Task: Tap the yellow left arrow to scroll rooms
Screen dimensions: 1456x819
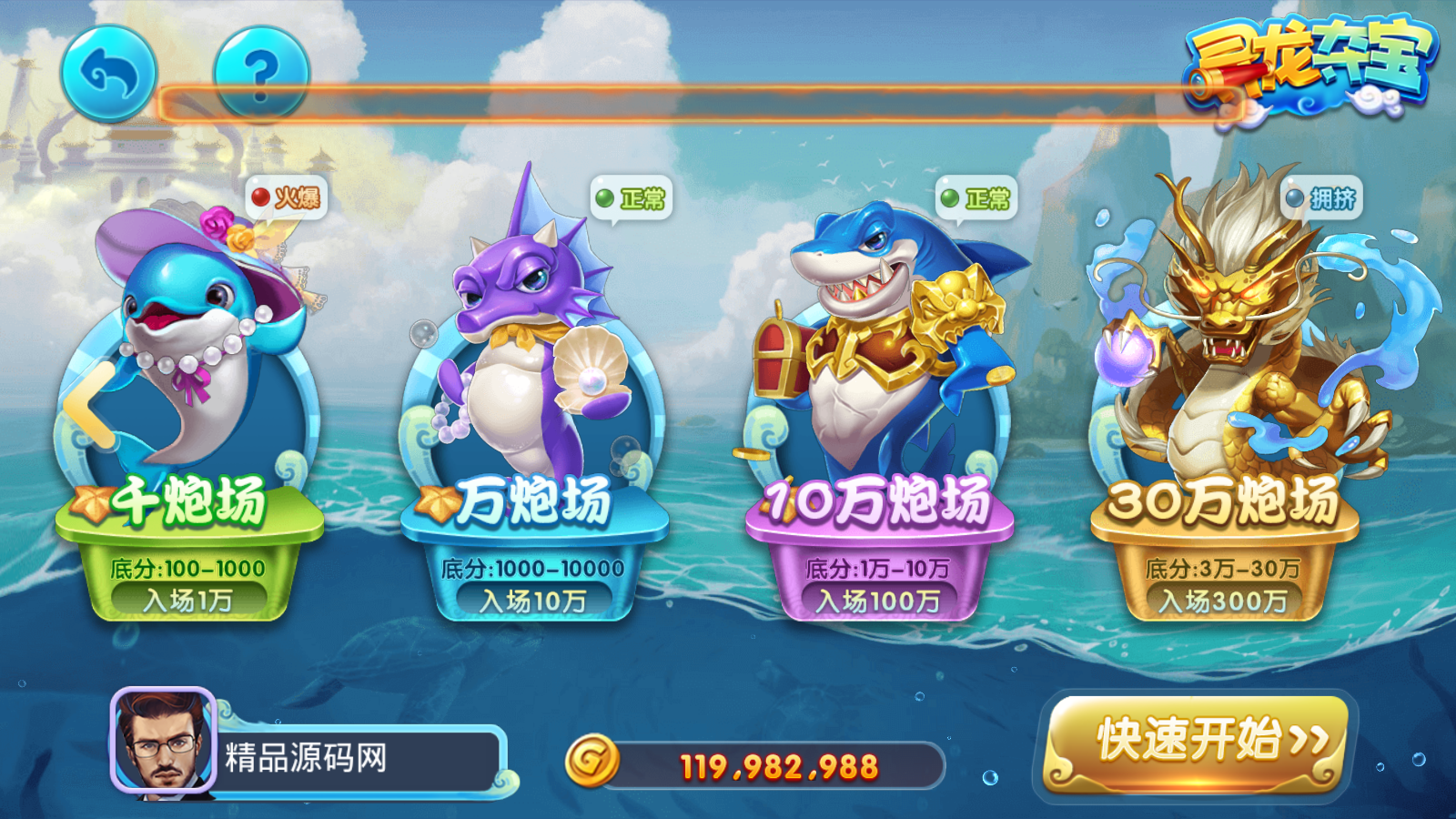Action: [89, 406]
